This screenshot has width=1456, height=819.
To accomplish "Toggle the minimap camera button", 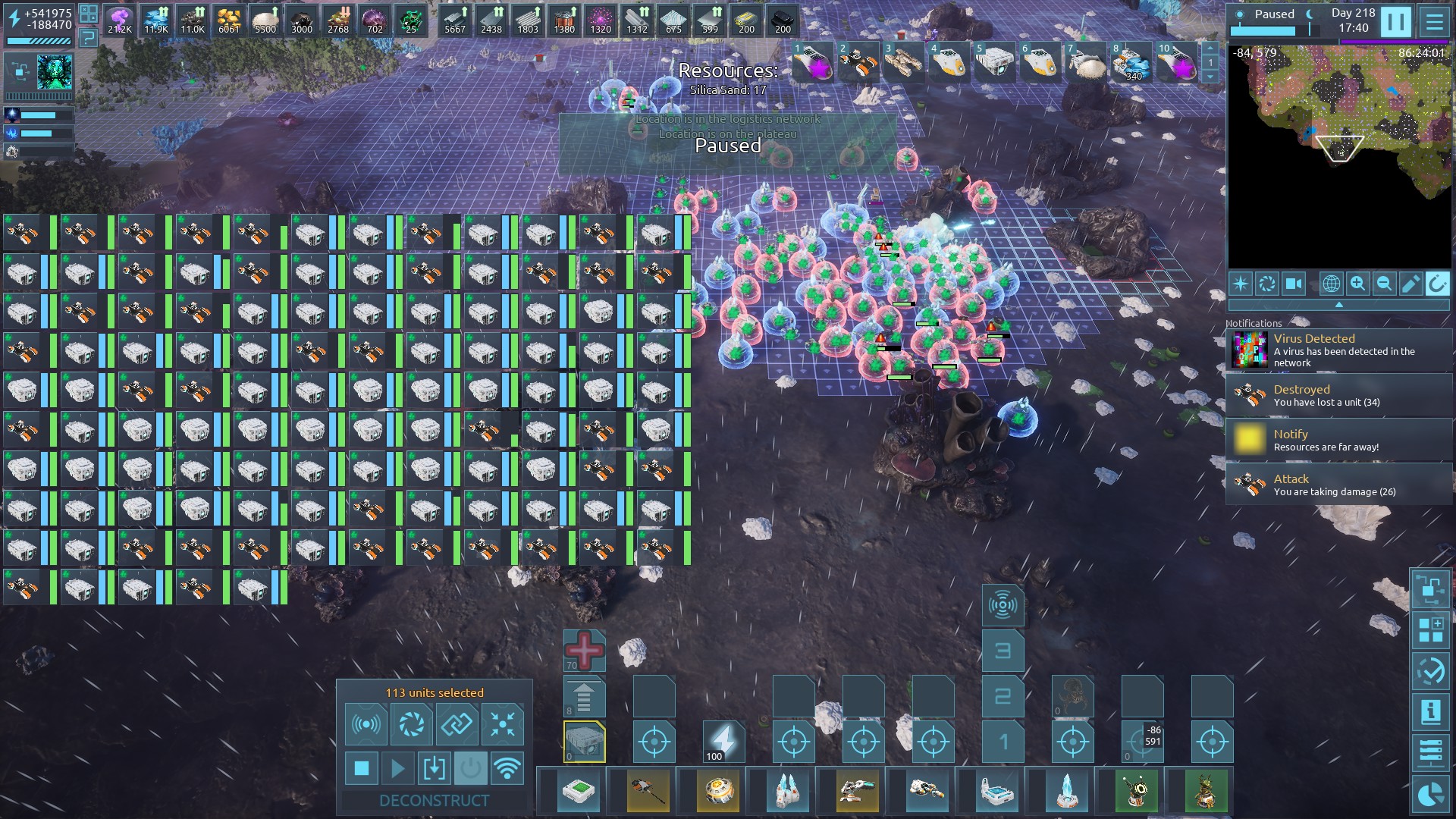I will click(1293, 284).
